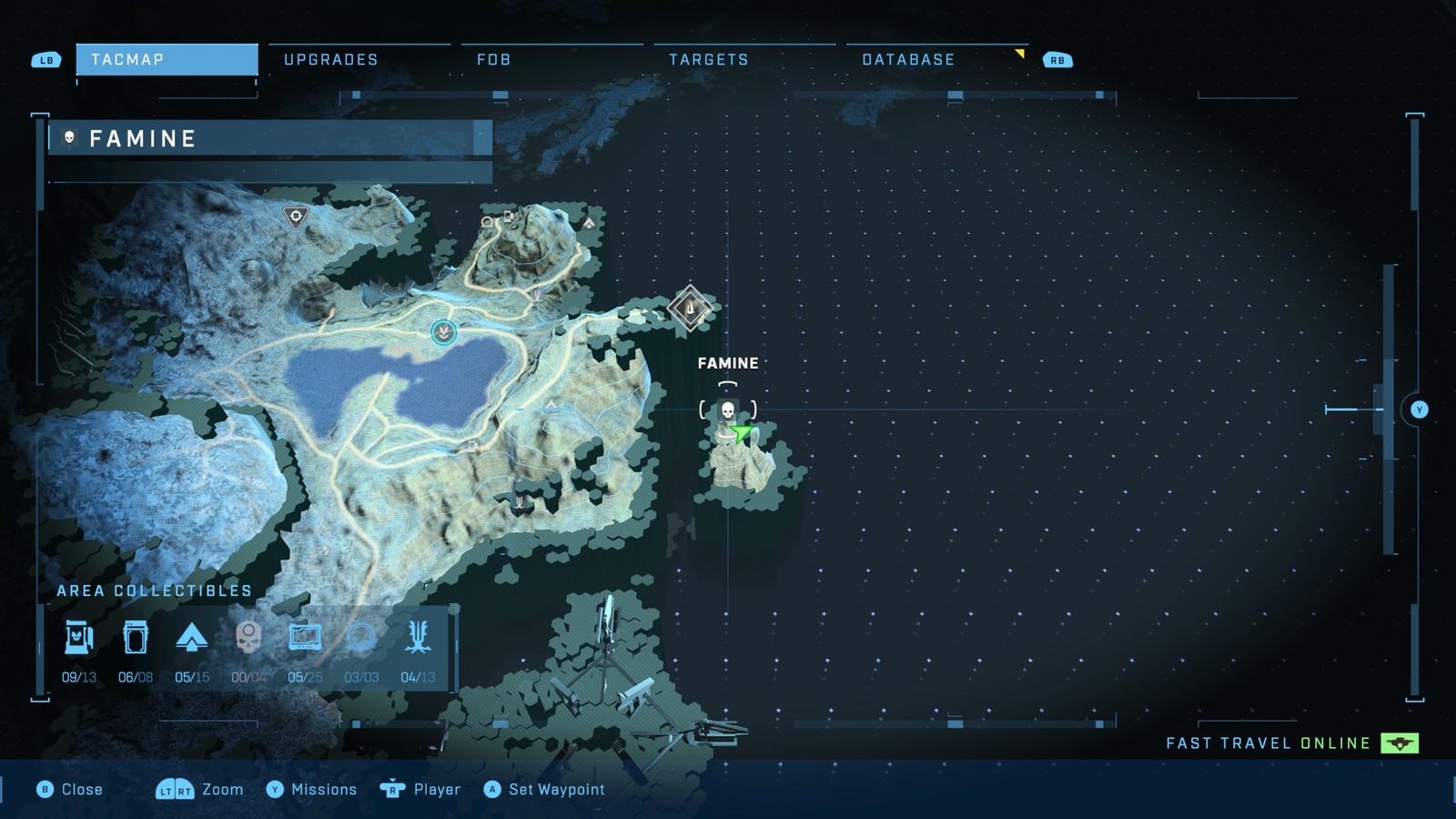Click the datapad screen collectible icon
1456x819 pixels.
coord(304,638)
